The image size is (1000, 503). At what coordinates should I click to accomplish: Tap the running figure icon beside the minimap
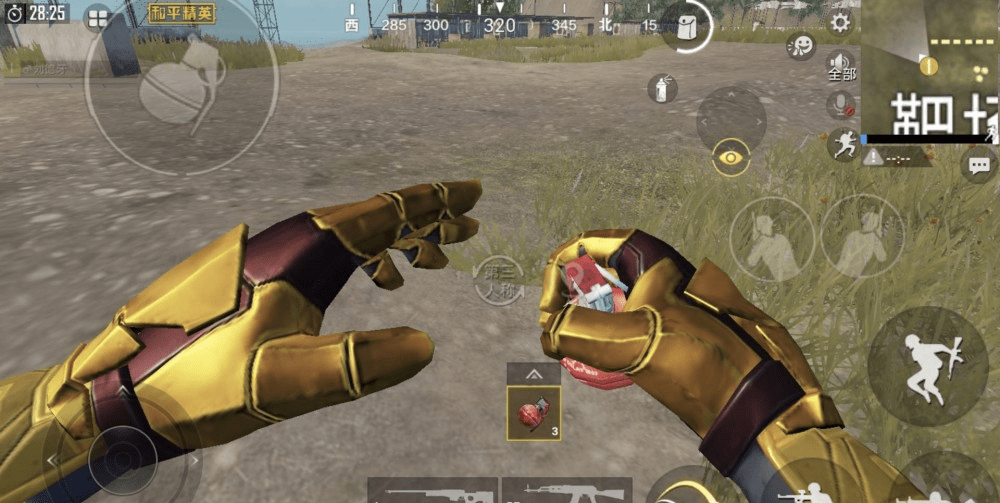coord(842,143)
